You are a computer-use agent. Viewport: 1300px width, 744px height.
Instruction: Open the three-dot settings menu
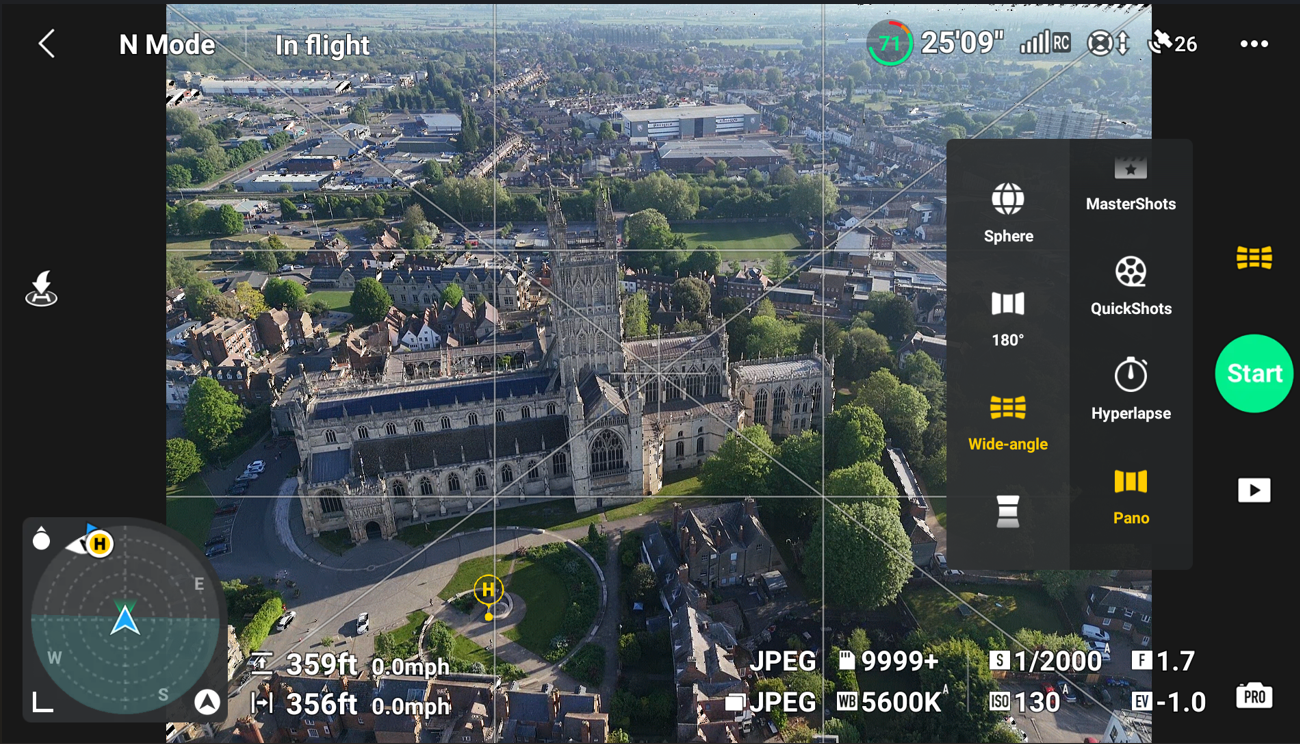point(1254,44)
